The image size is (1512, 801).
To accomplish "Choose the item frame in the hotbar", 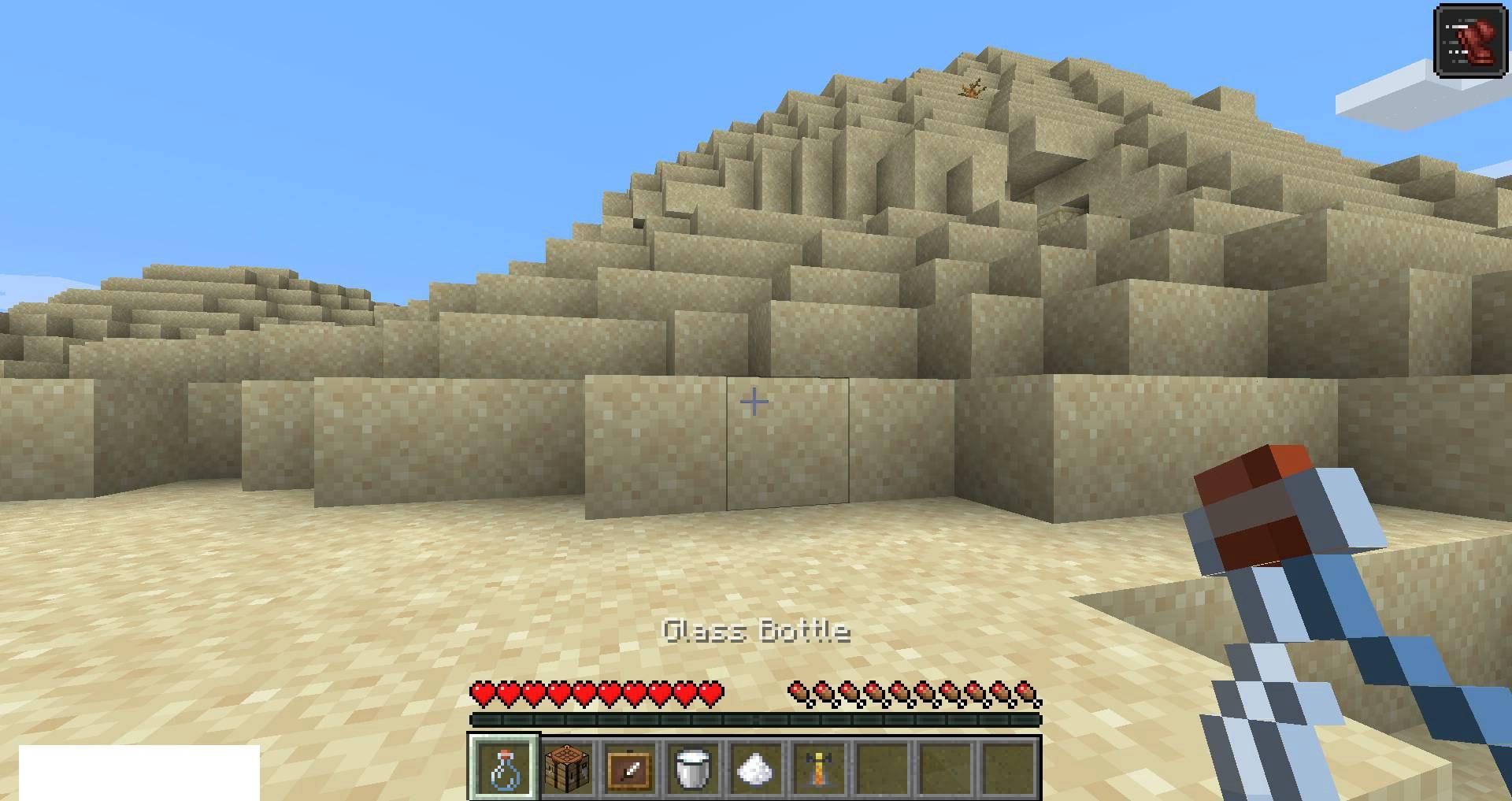I will 630,767.
